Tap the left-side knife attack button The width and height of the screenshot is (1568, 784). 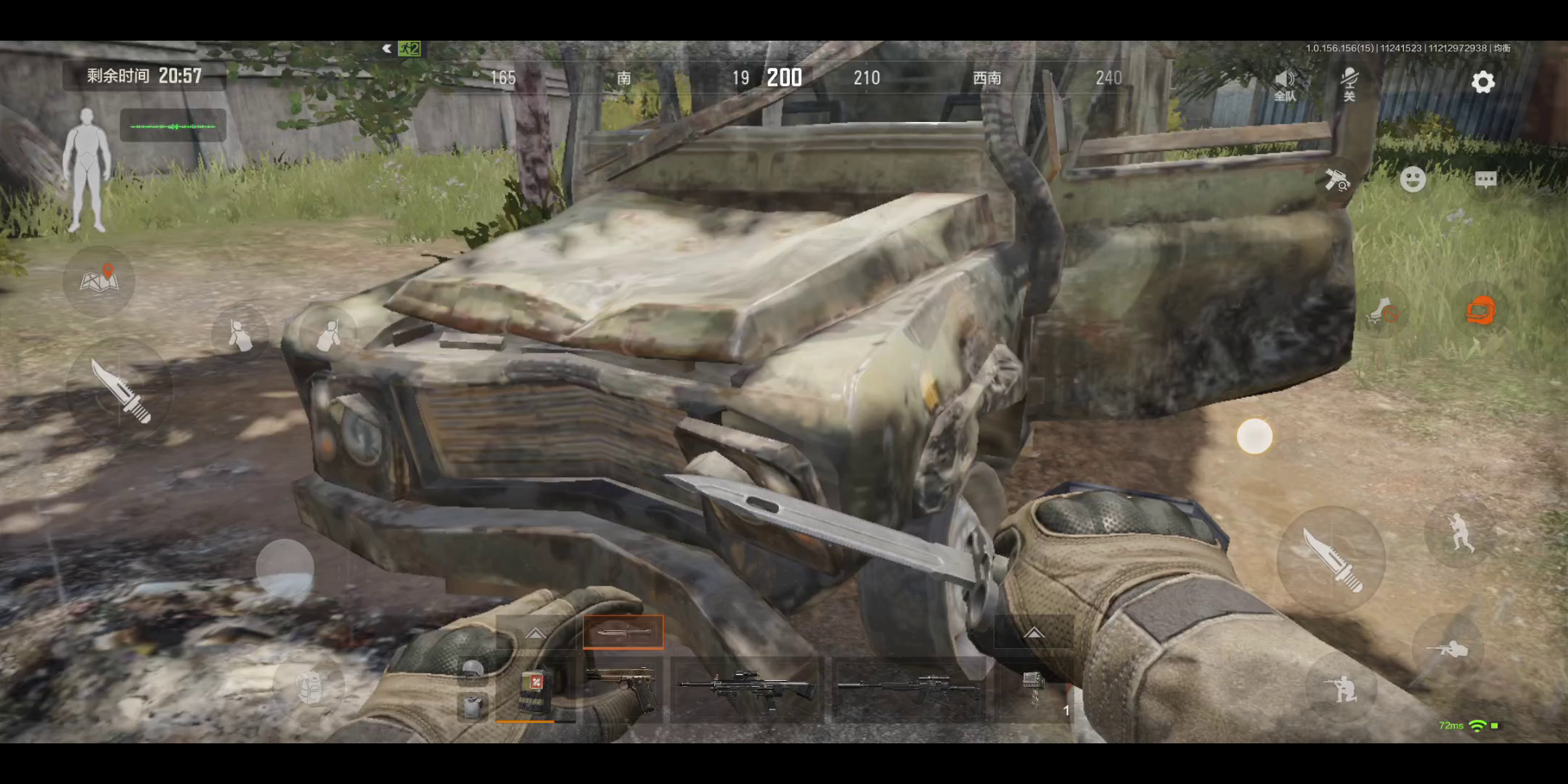tap(120, 390)
